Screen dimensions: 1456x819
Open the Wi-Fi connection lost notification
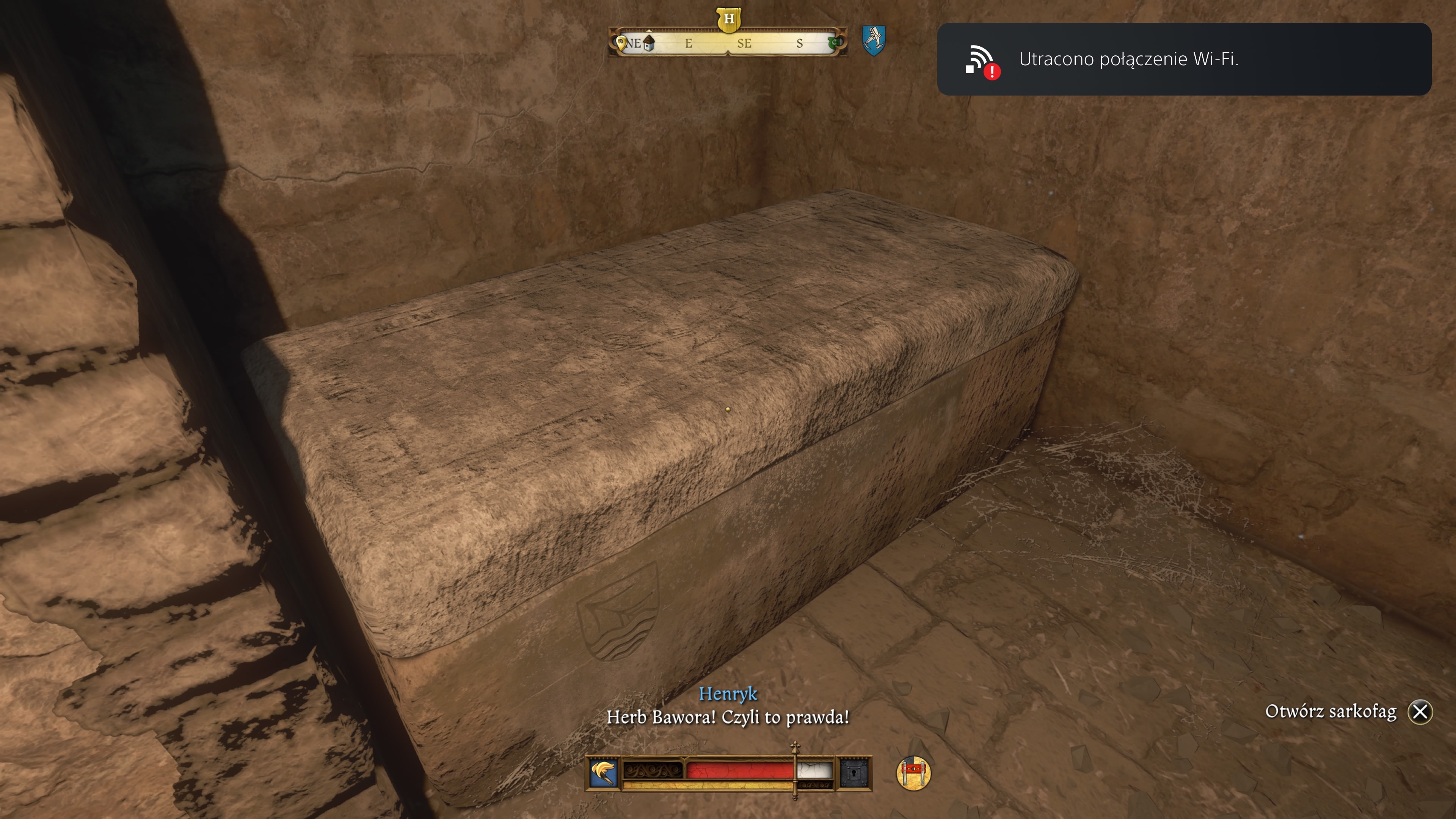click(1183, 60)
